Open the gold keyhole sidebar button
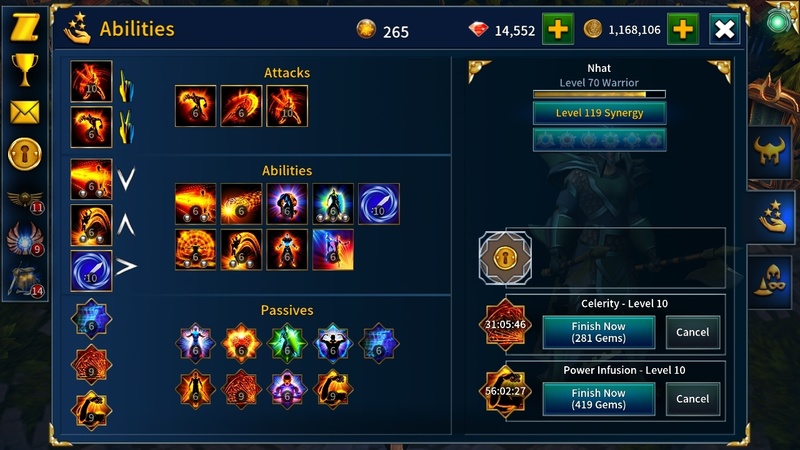The image size is (800, 450). tap(23, 155)
